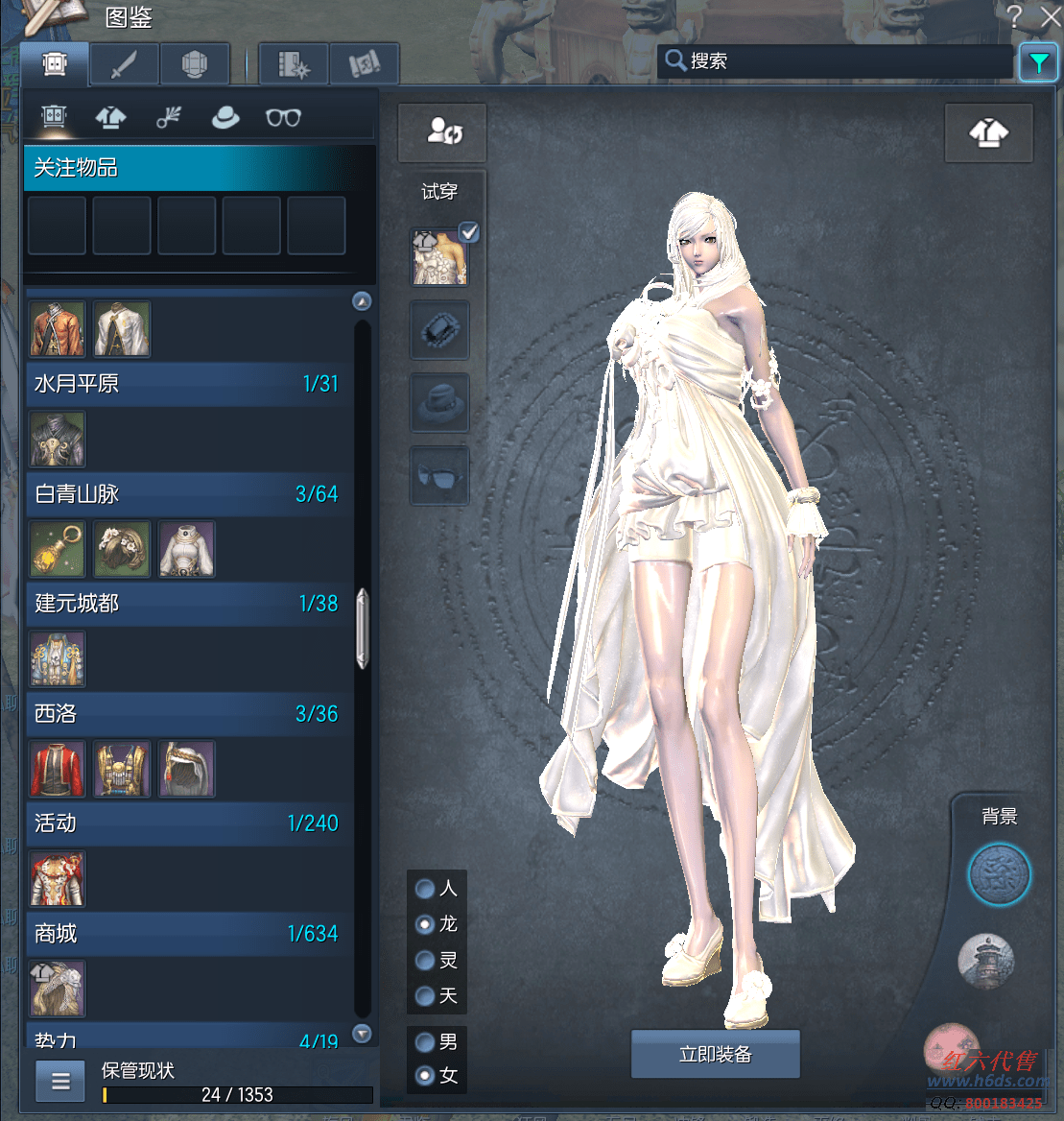
Task: Toggle the cyan filter funnel button
Action: tap(1038, 62)
